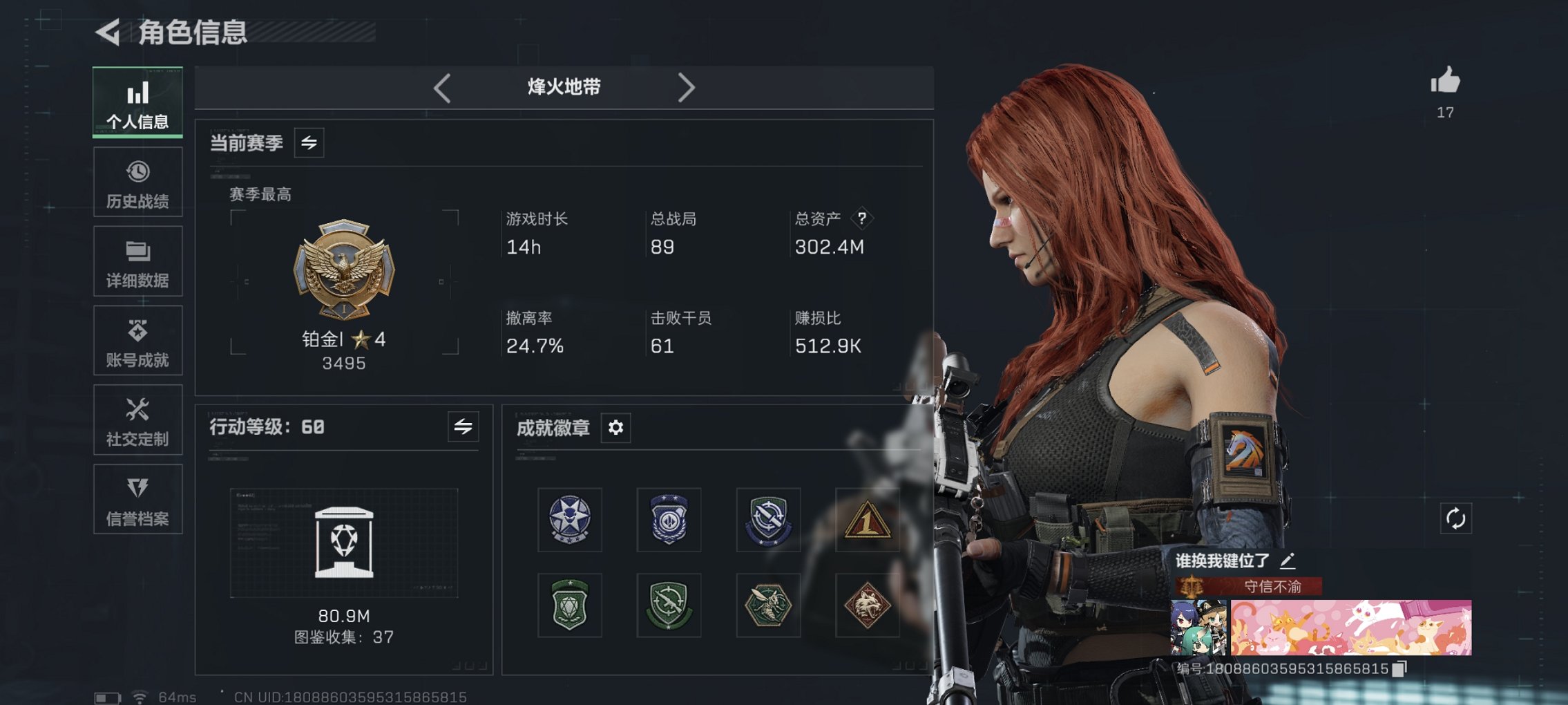Viewport: 1568px width, 705px height.
Task: Toggle the 当前赛季 season switch icon
Action: click(309, 144)
